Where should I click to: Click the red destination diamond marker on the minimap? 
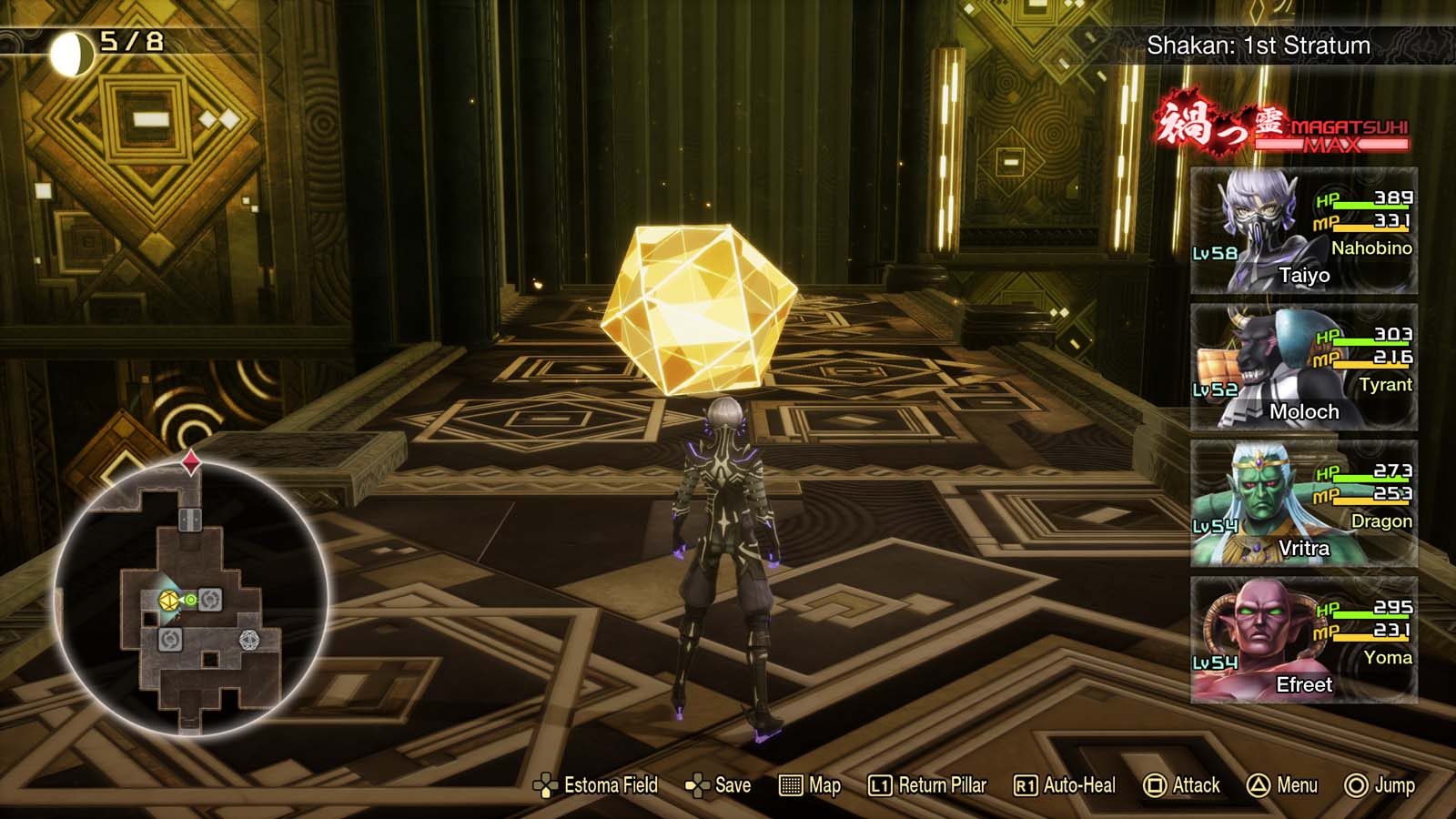coord(191,460)
